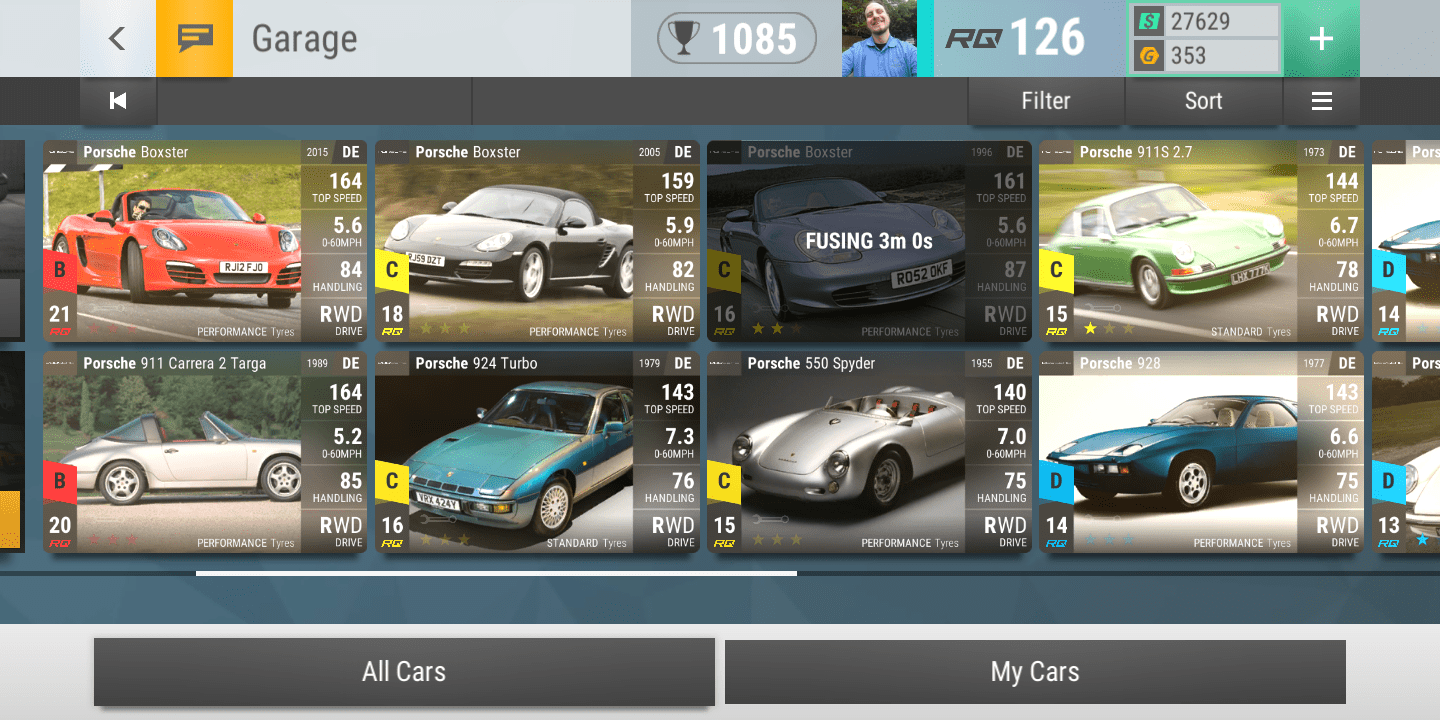Tap the back arrow to leave the Garage
This screenshot has height=720, width=1440.
point(117,39)
